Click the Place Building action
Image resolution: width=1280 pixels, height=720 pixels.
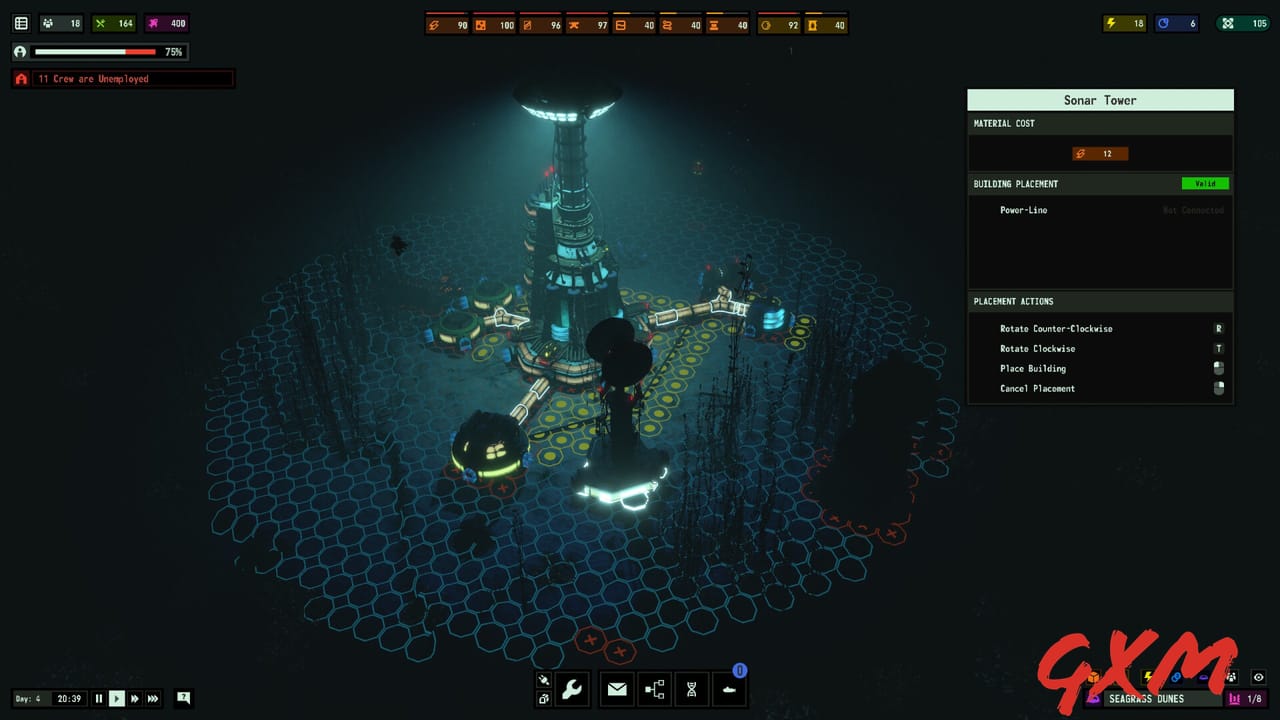[1033, 368]
